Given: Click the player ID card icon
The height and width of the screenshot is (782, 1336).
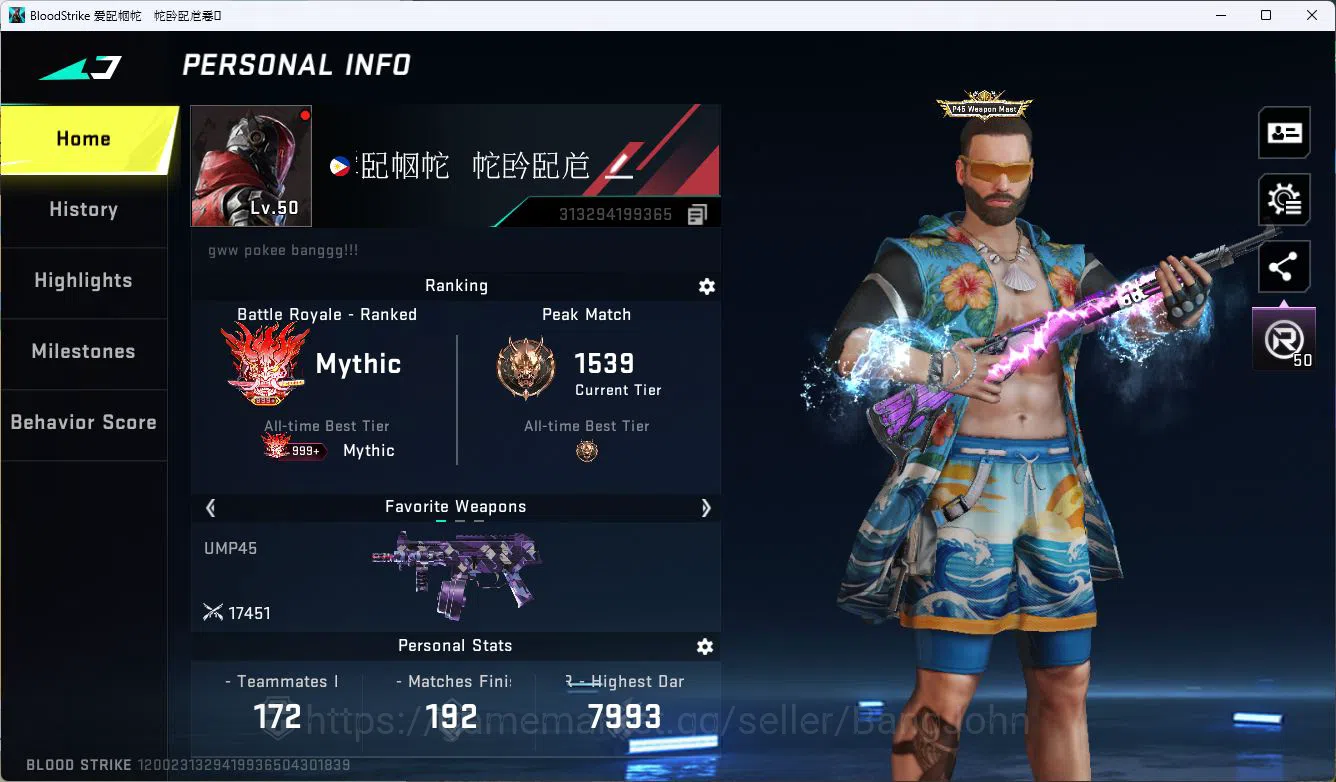Looking at the screenshot, I should [1284, 132].
